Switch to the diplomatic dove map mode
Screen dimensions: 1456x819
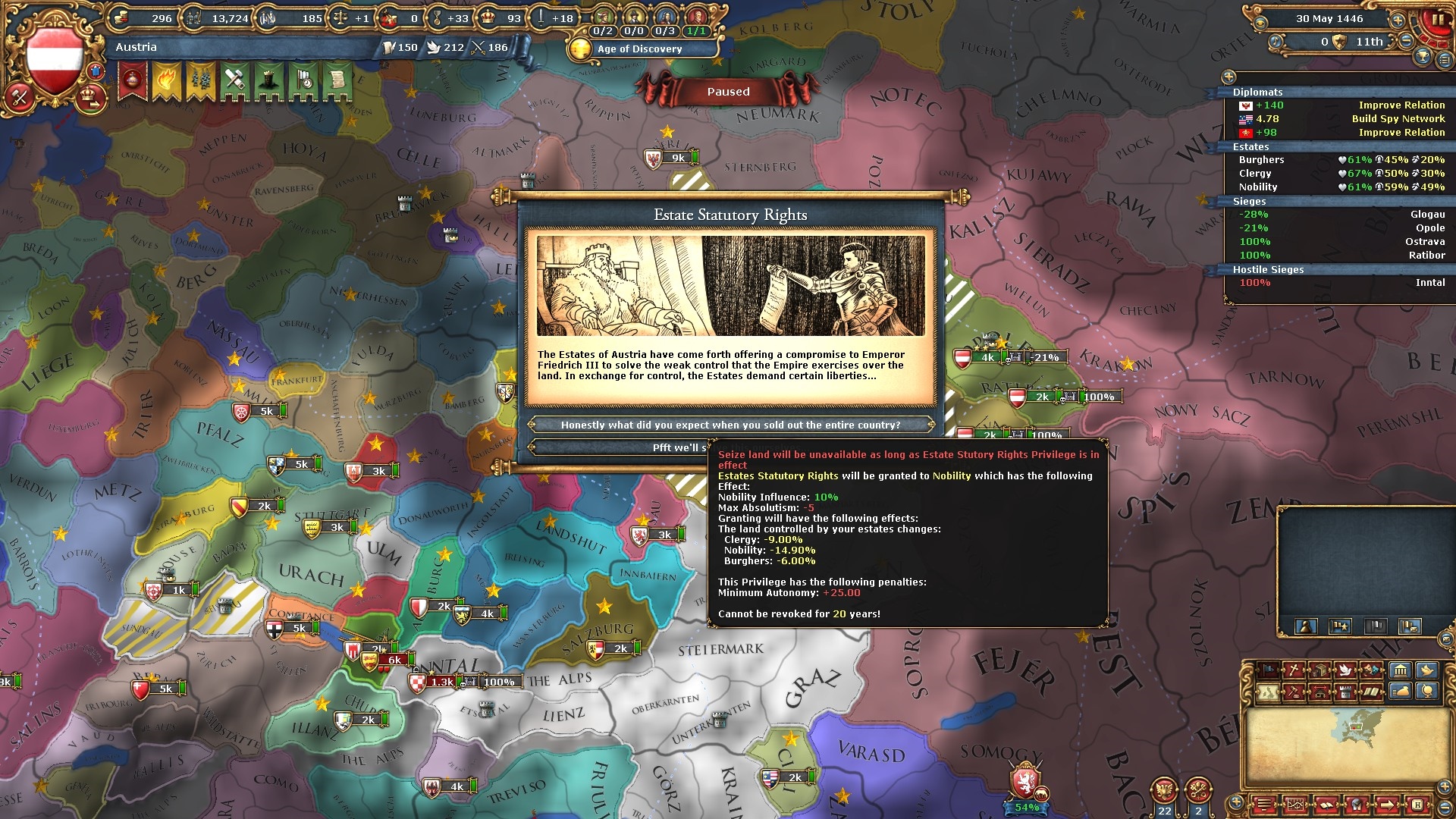1345,670
